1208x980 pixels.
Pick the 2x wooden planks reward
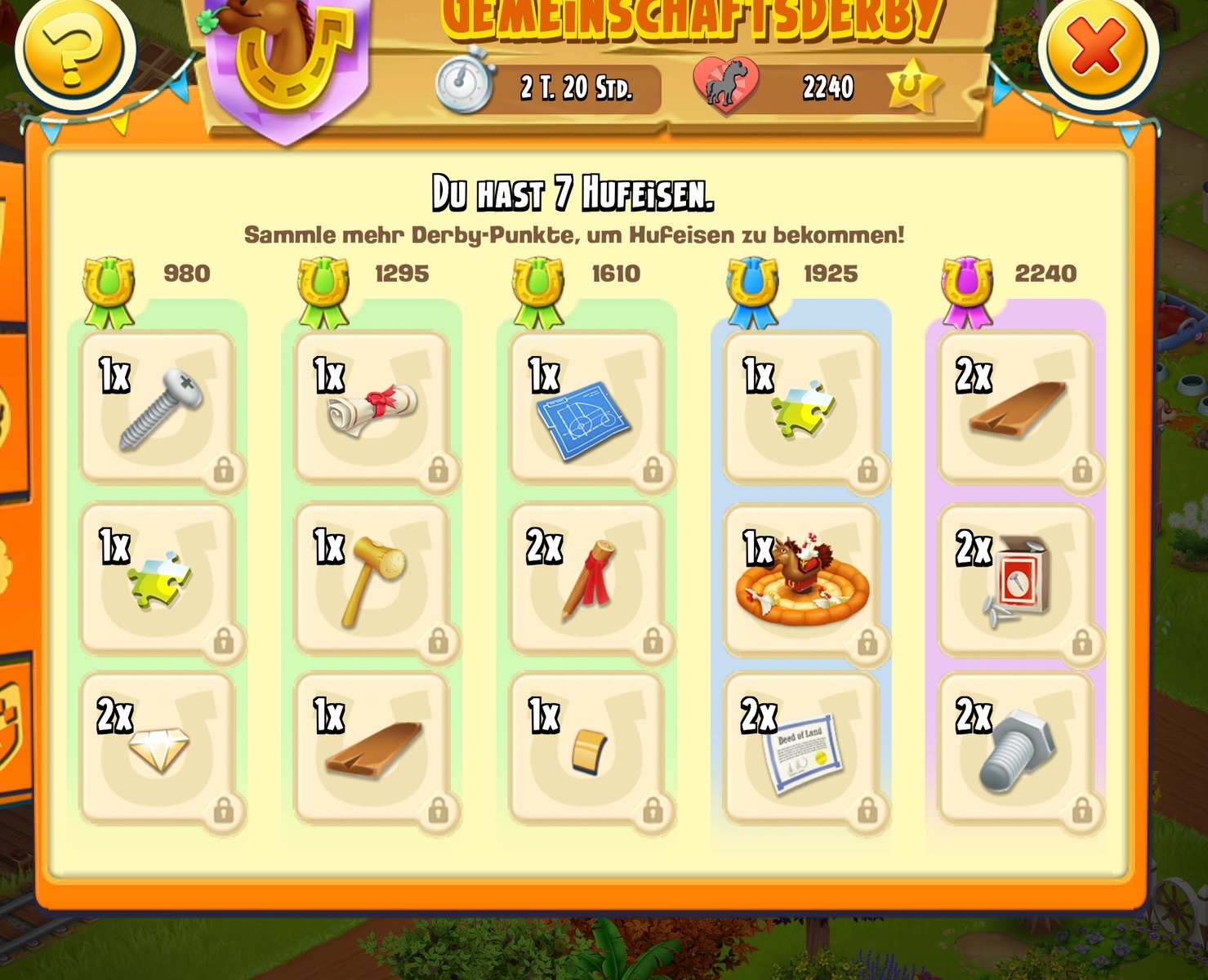click(1016, 408)
